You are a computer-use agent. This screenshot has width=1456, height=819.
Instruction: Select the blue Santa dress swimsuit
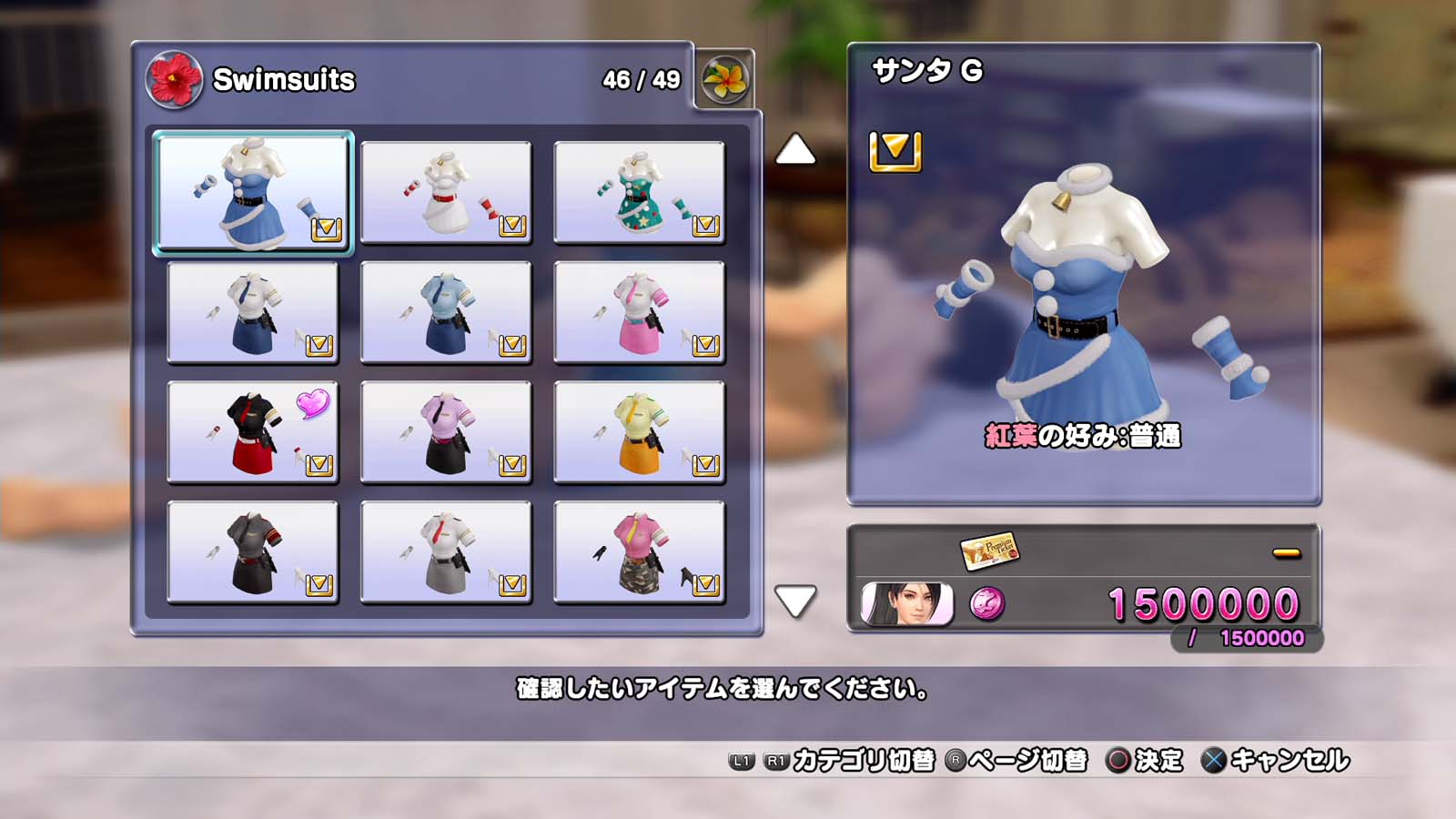pyautogui.click(x=253, y=192)
